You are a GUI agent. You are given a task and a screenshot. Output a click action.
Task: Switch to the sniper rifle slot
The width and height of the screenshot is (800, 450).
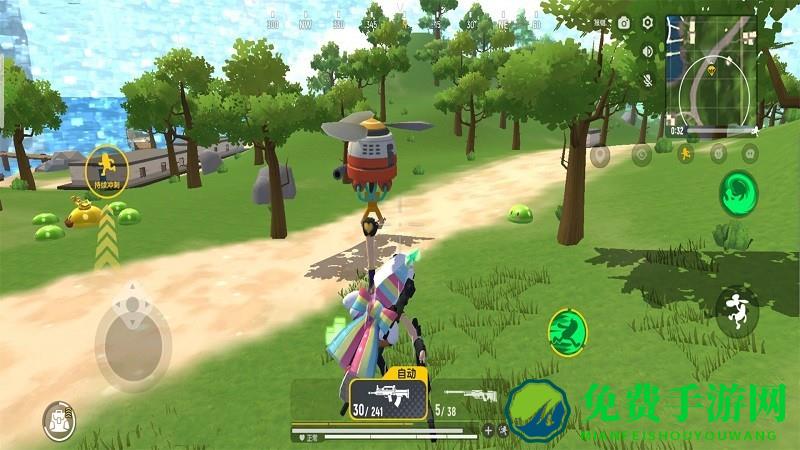click(x=463, y=398)
